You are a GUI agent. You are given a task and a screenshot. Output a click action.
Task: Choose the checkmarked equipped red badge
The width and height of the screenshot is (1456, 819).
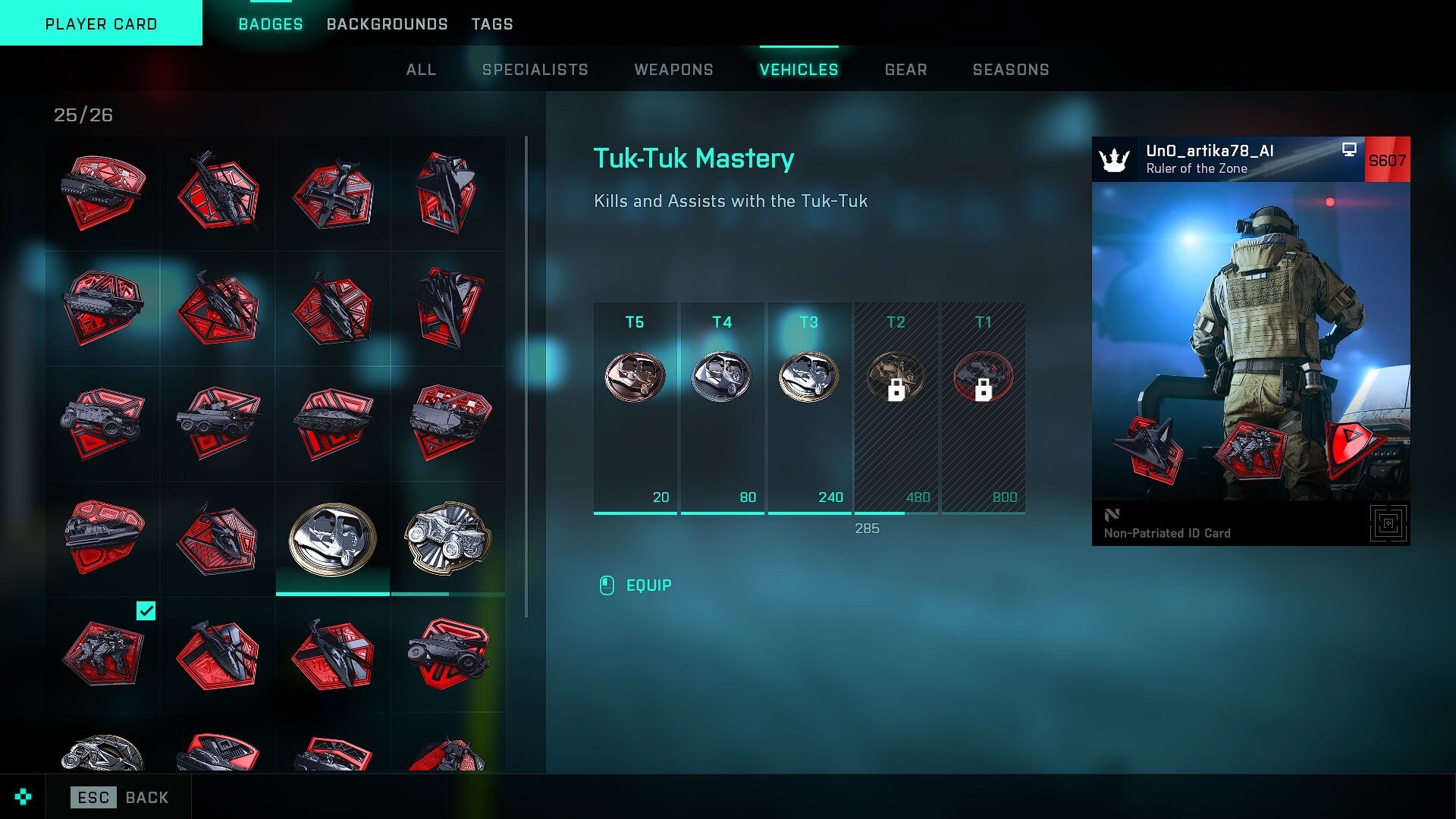pos(102,654)
